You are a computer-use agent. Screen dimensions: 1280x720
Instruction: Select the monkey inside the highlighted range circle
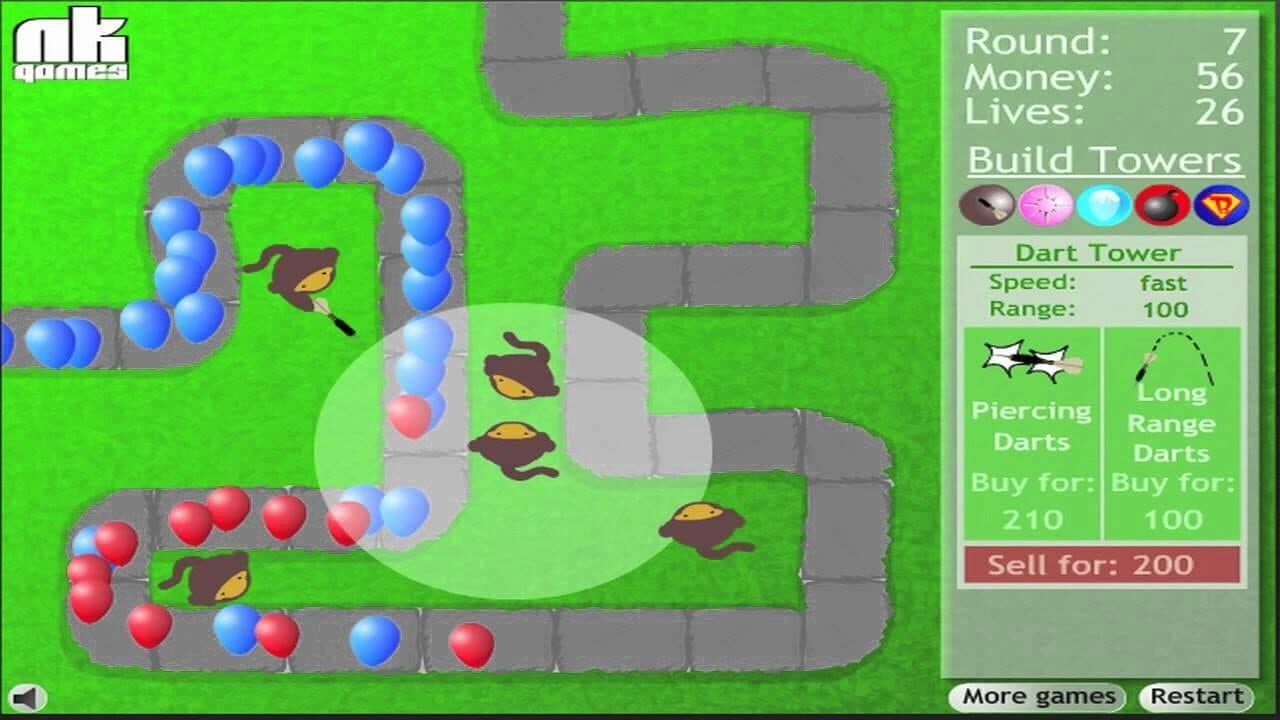[513, 445]
